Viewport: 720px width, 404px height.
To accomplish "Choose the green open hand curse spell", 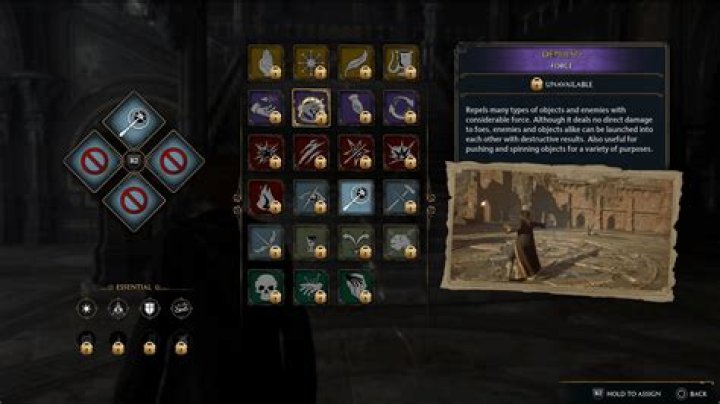I will pos(355,286).
